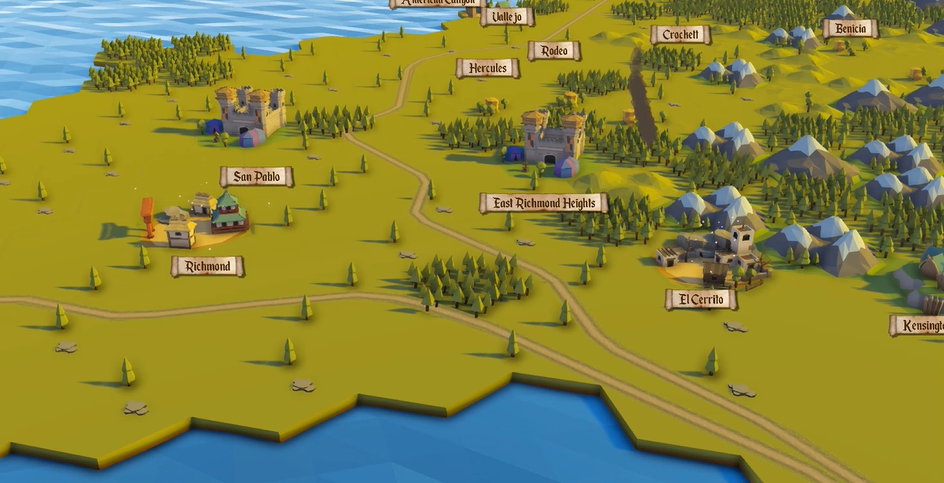Click the Crockett map banner
This screenshot has height=483, width=944.
[x=680, y=34]
